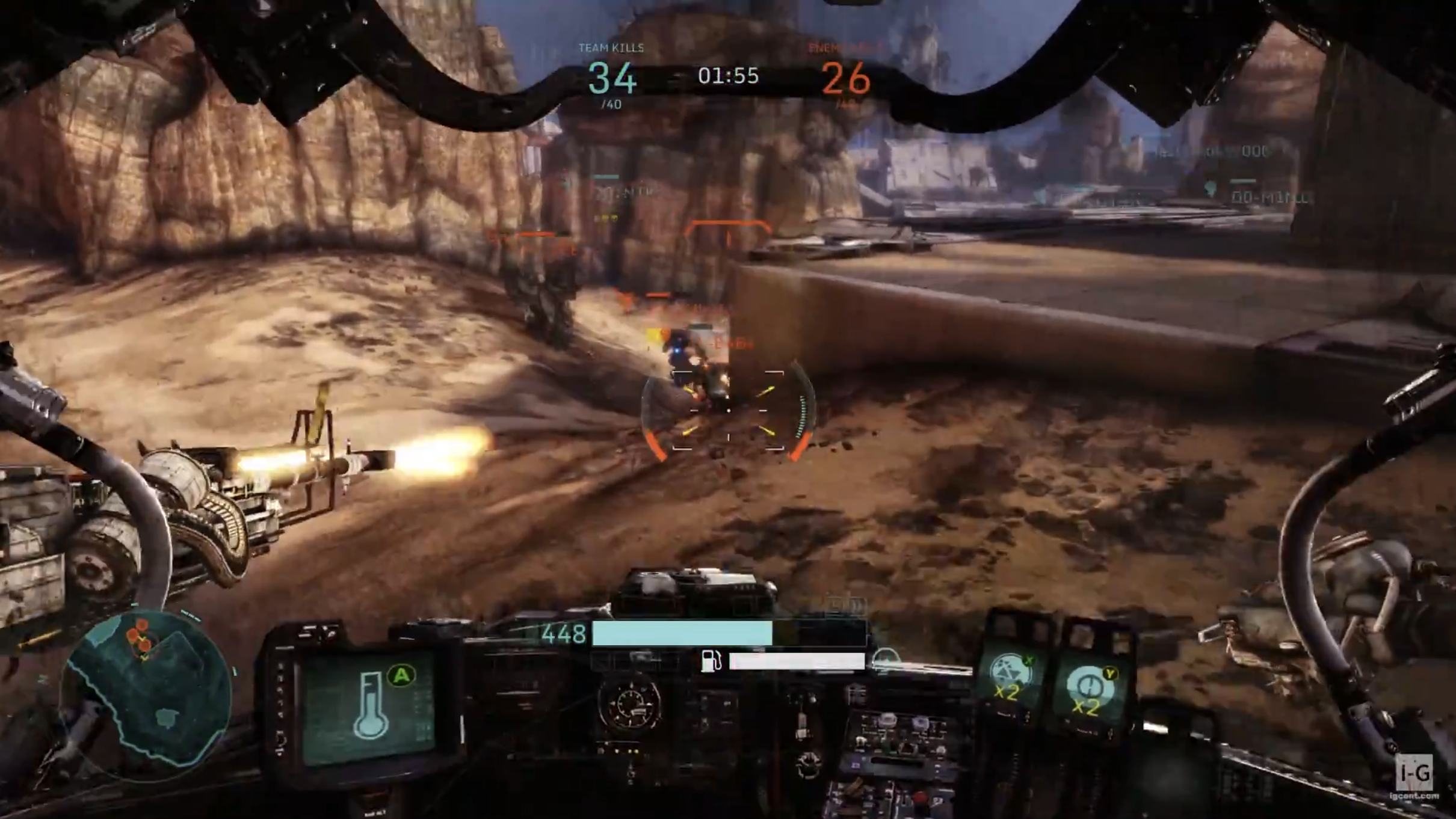Activate the thermometer coolant ability

click(x=371, y=705)
